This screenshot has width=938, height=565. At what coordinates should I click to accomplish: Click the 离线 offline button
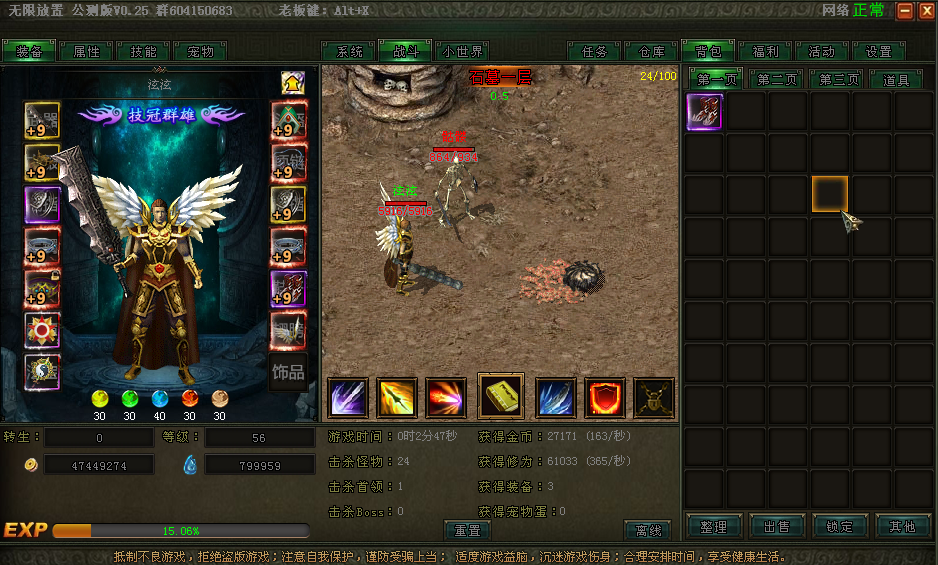click(x=647, y=530)
